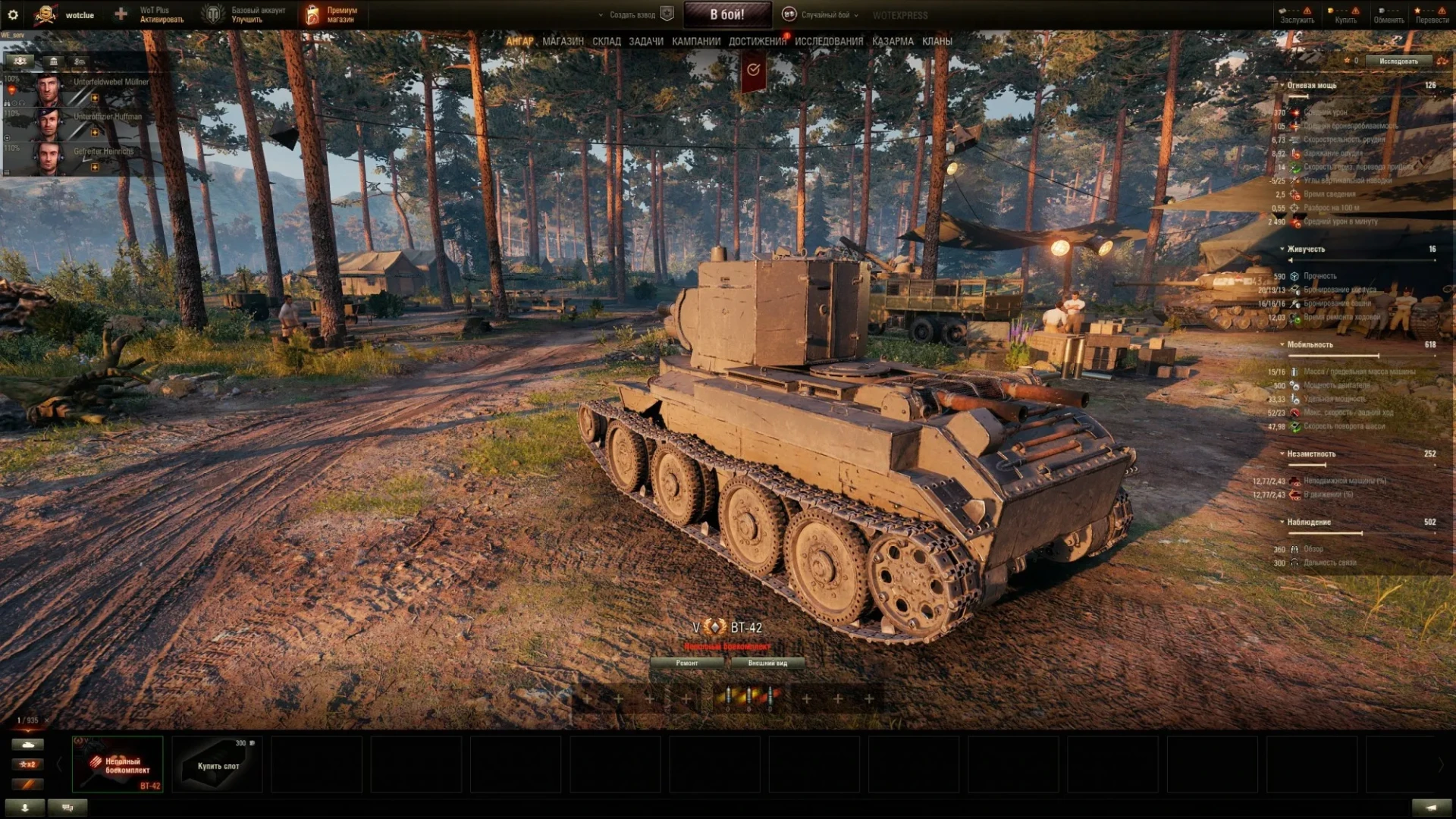Viewport: 1456px width, 819px height.
Task: Open Внешний вид customization
Action: click(x=767, y=664)
